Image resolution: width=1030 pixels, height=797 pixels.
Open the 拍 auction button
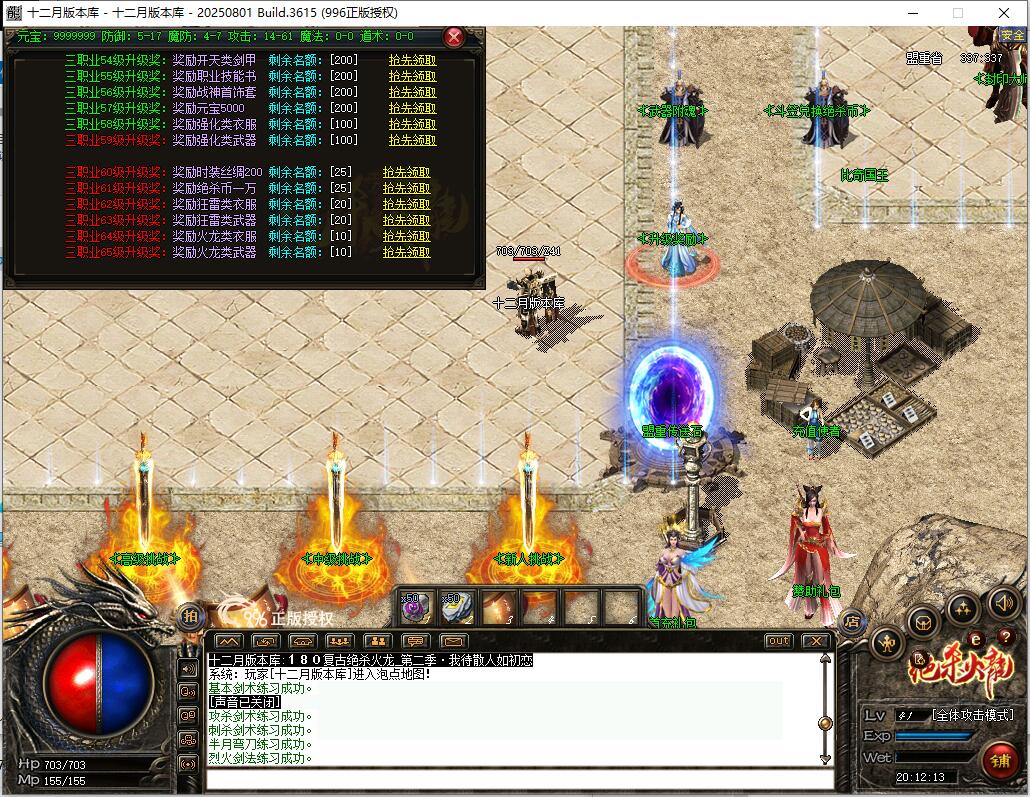tap(190, 616)
